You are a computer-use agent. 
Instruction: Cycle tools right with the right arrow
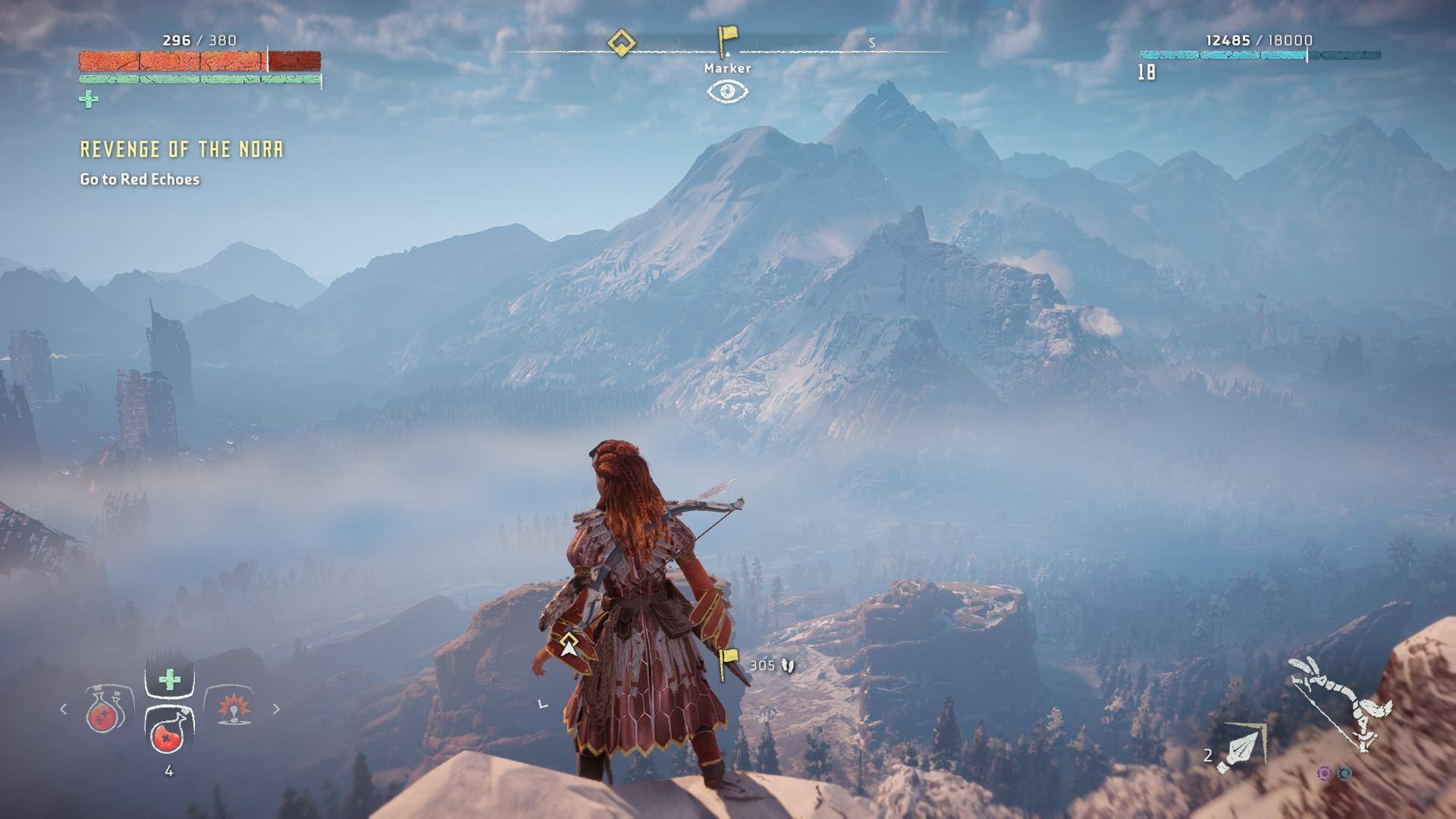click(276, 709)
